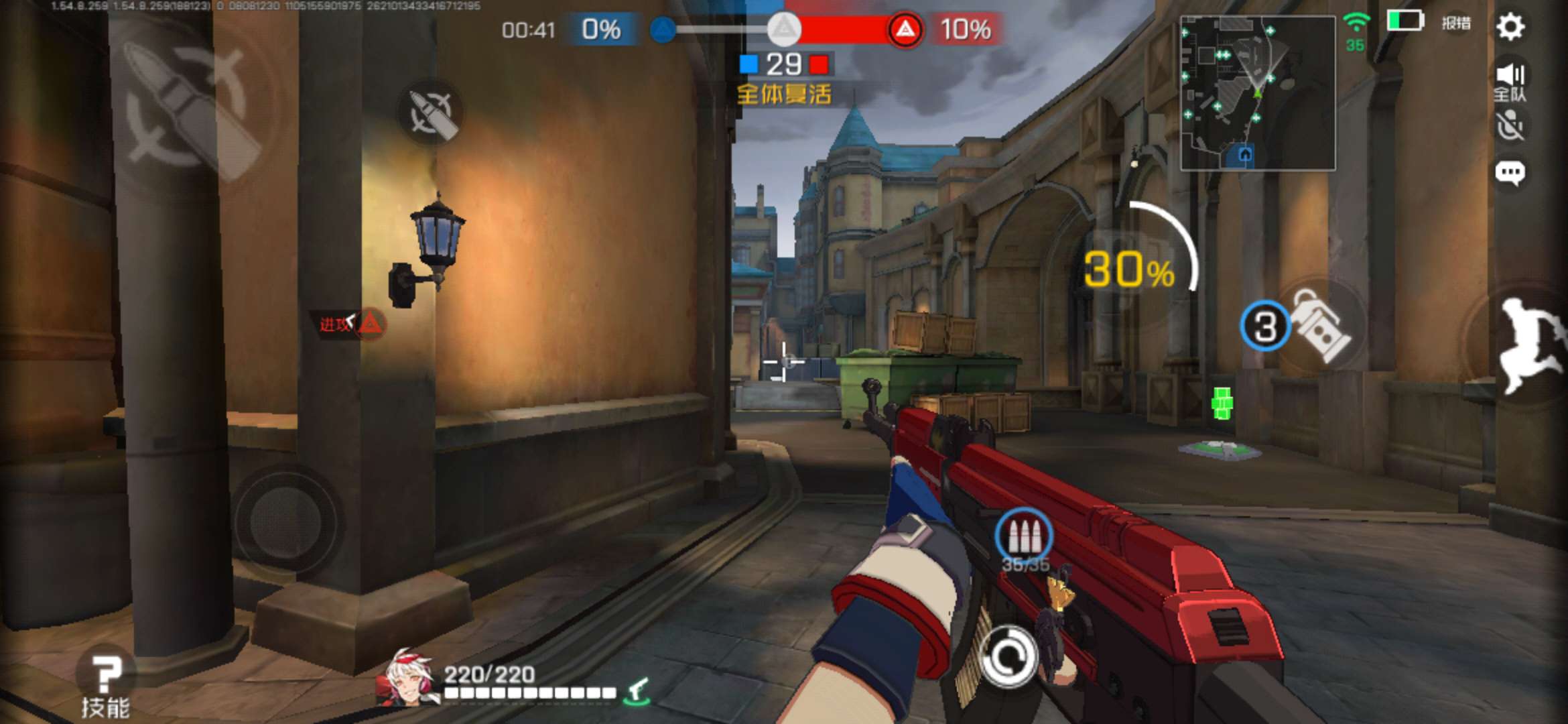Open the chat bubble
Image resolution: width=1568 pixels, height=724 pixels.
click(1510, 173)
